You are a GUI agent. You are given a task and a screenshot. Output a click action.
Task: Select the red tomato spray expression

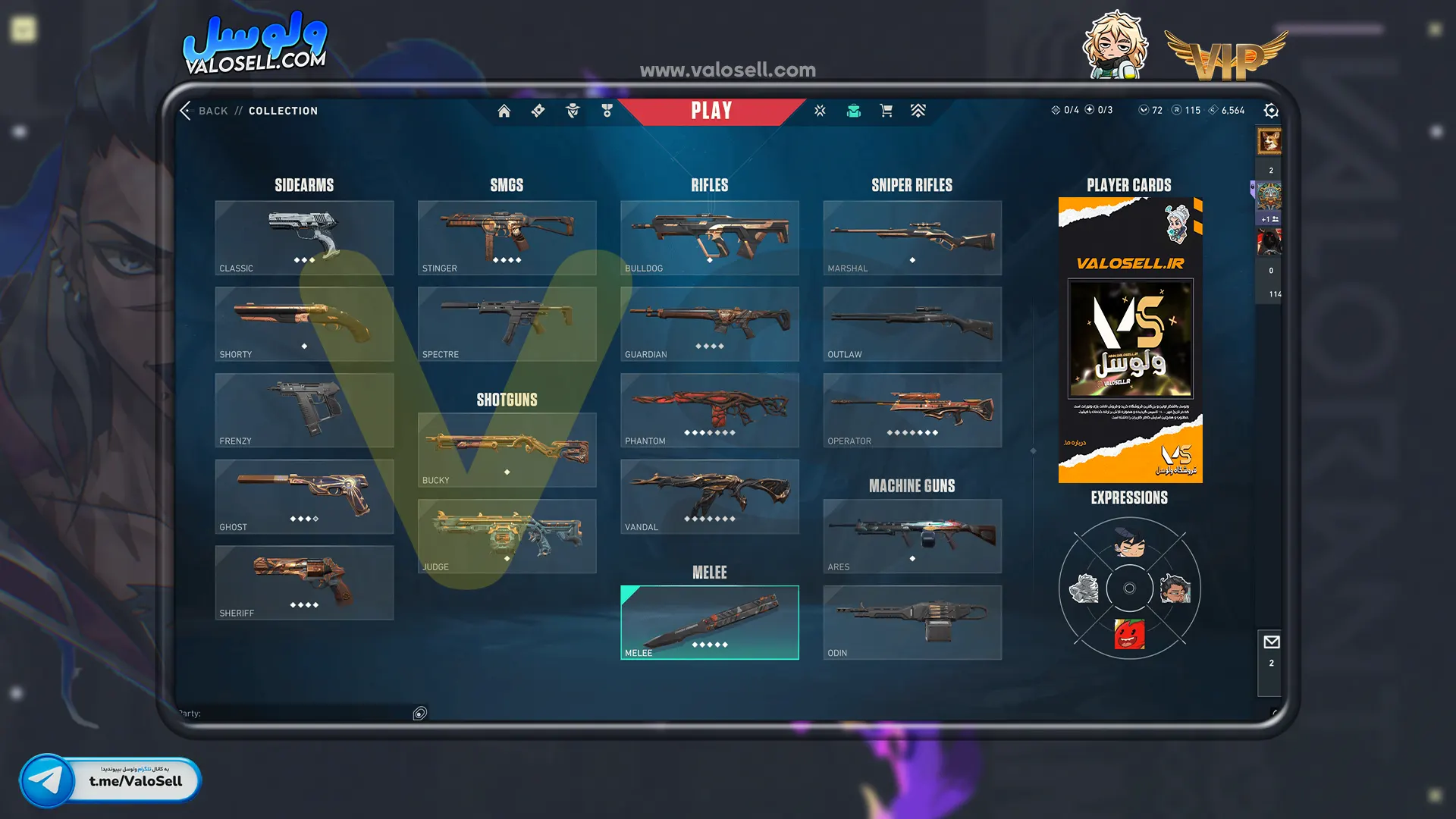click(x=1129, y=634)
